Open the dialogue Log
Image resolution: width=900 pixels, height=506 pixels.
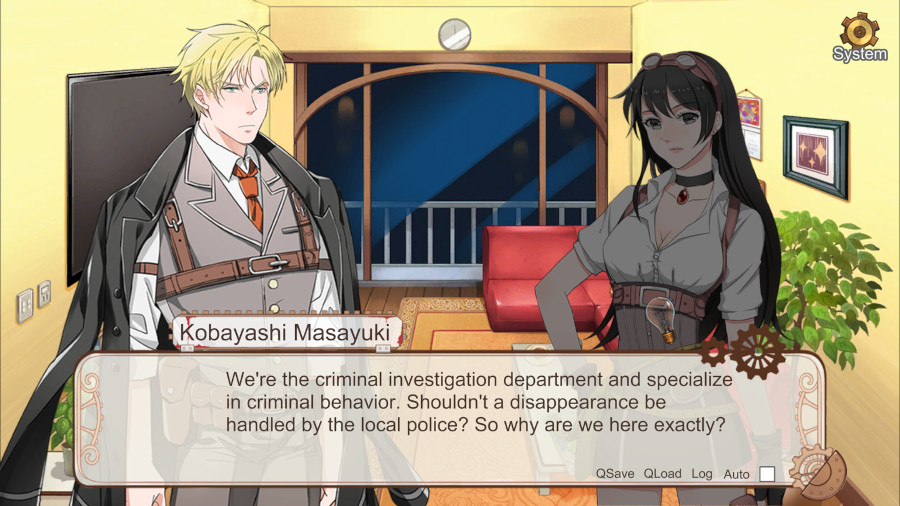coord(702,473)
